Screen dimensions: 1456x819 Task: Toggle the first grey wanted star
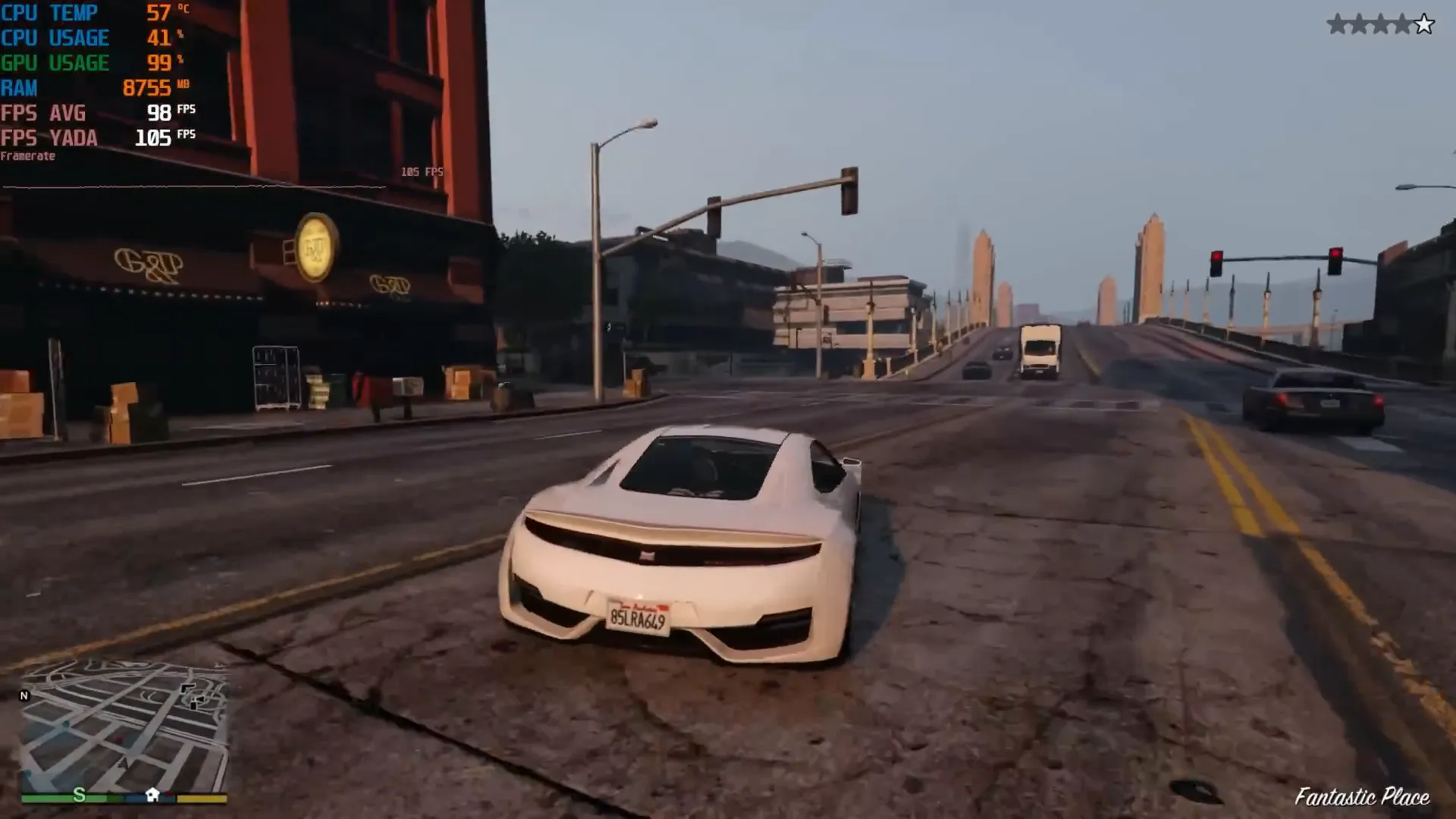tap(1338, 23)
